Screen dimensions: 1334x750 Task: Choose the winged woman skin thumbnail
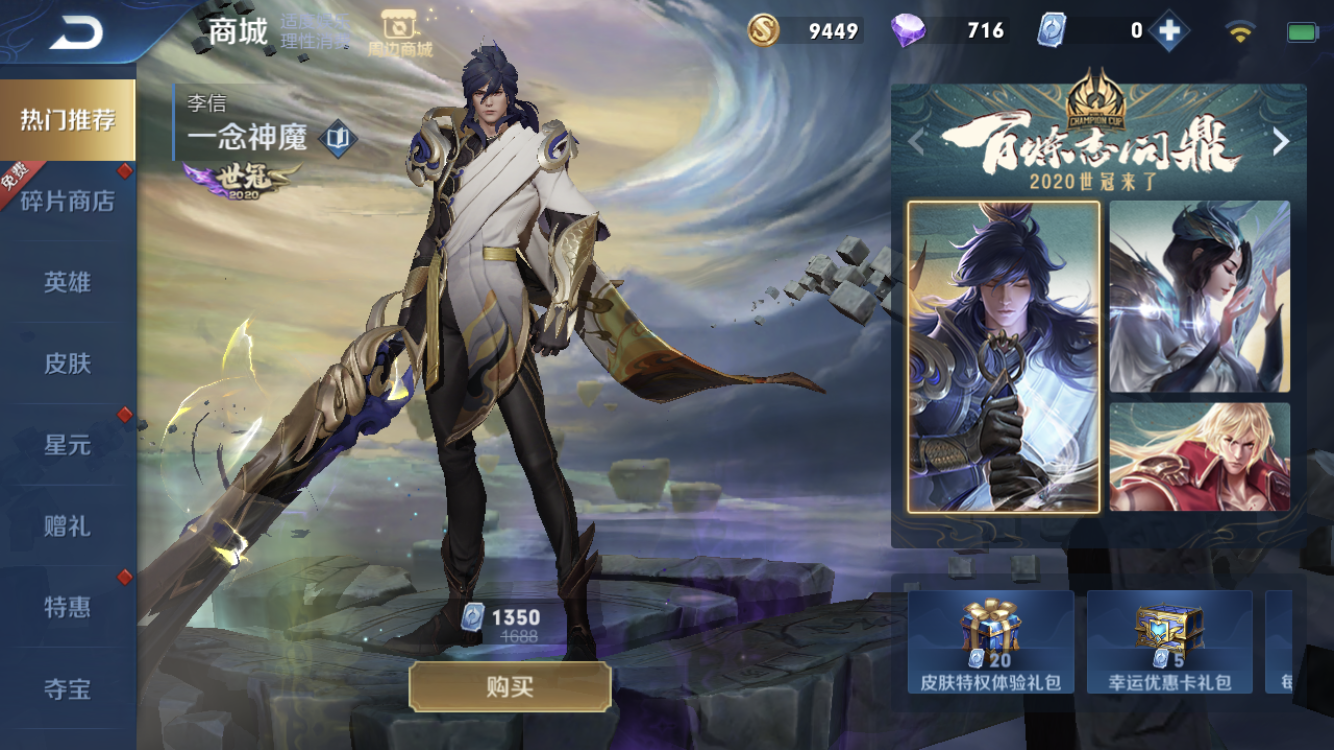(x=1199, y=296)
